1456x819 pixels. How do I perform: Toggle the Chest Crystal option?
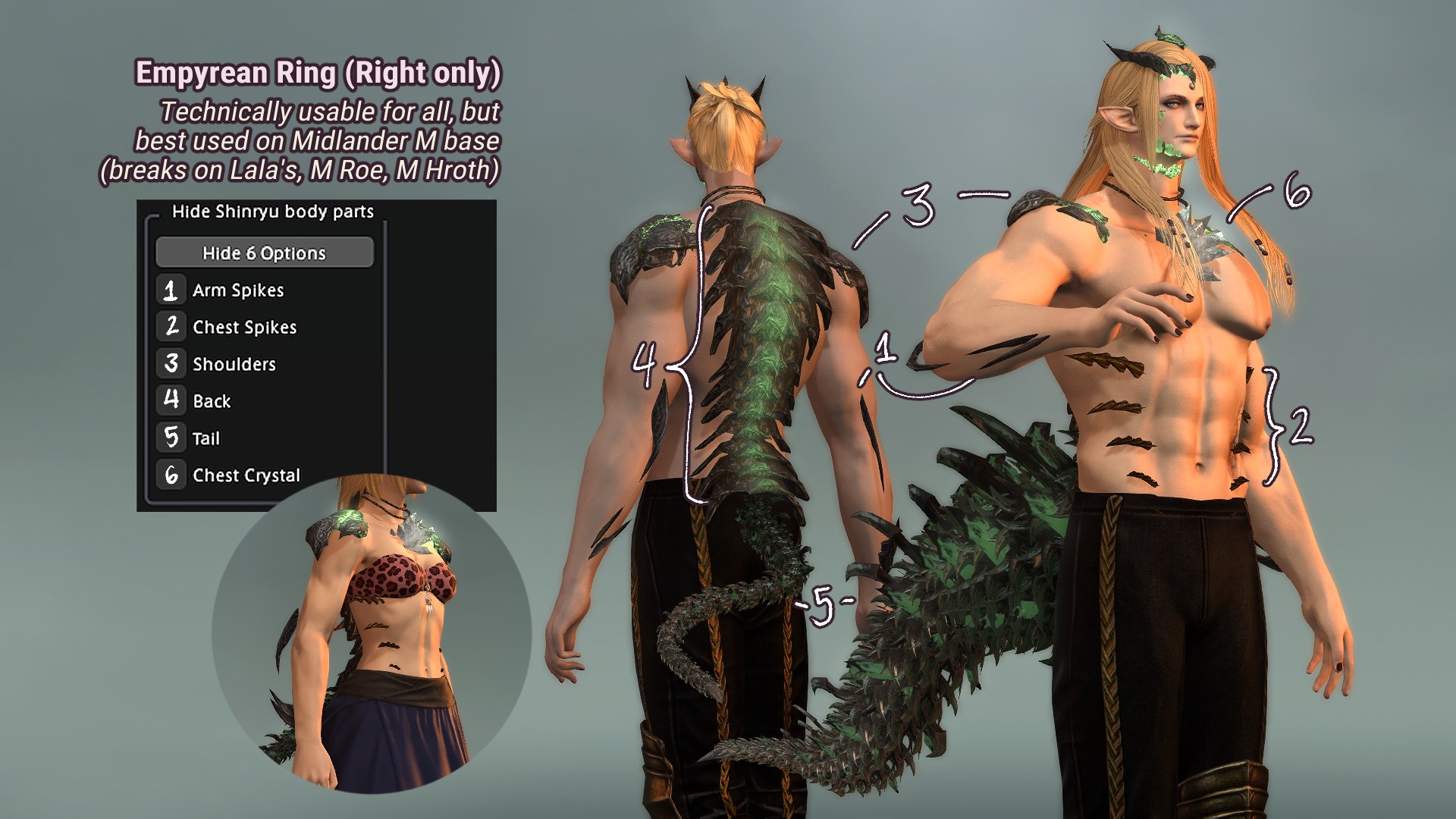click(x=171, y=475)
